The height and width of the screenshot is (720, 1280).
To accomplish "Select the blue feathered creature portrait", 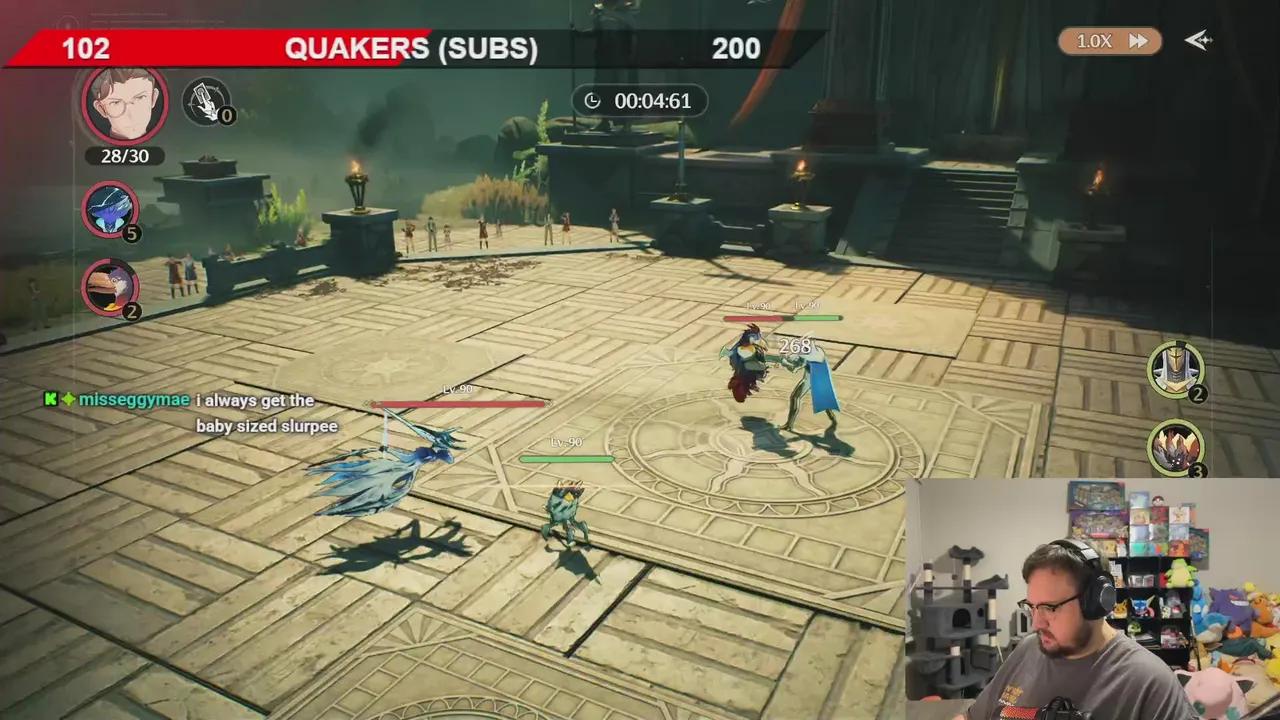I will click(111, 210).
